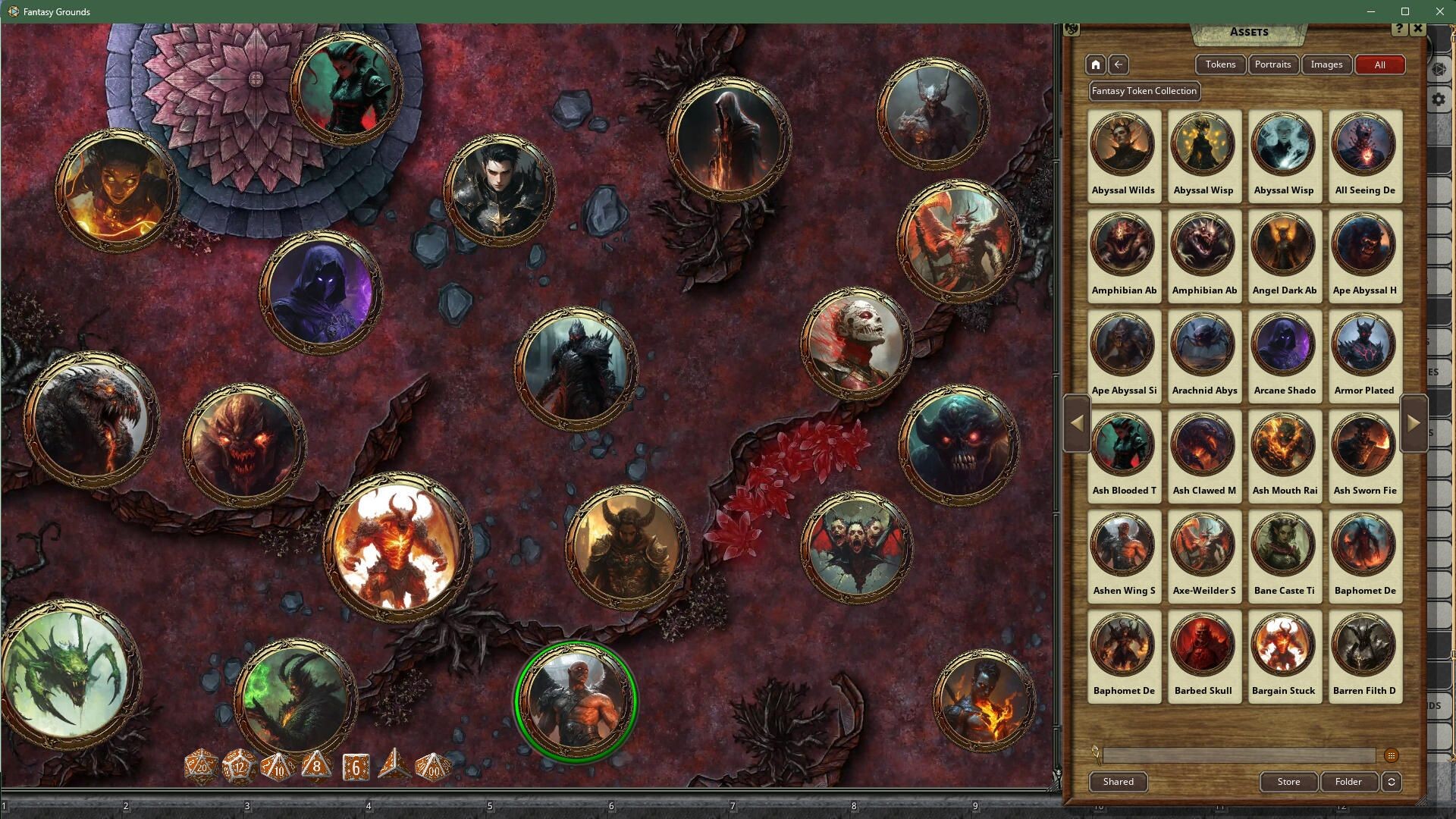The image size is (1456, 819).
Task: Switch to the Tokens tab
Action: 1220,64
